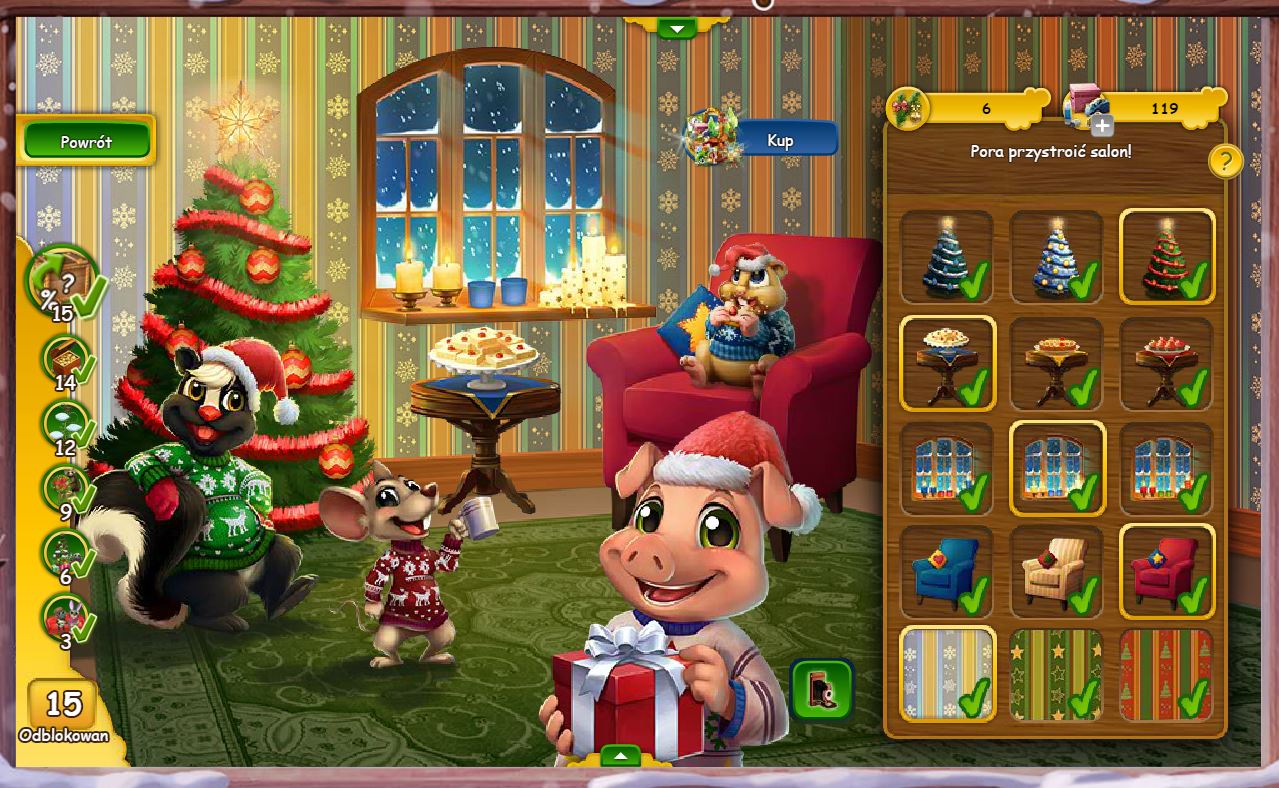This screenshot has height=788, width=1279.
Task: Add more gift boxes with plus icon
Action: pos(1101,125)
